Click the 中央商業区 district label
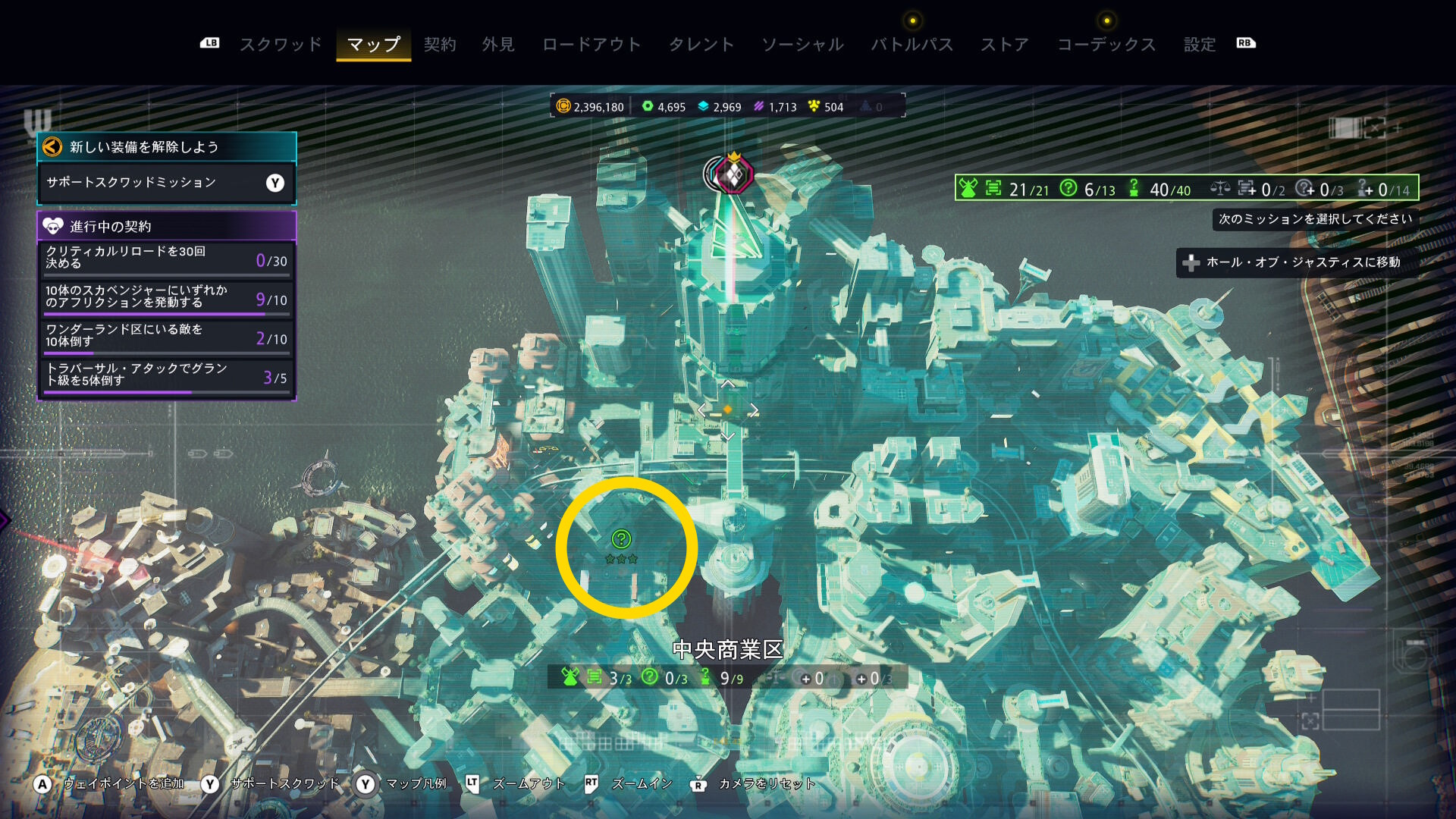Image resolution: width=1456 pixels, height=819 pixels. pyautogui.click(x=727, y=650)
